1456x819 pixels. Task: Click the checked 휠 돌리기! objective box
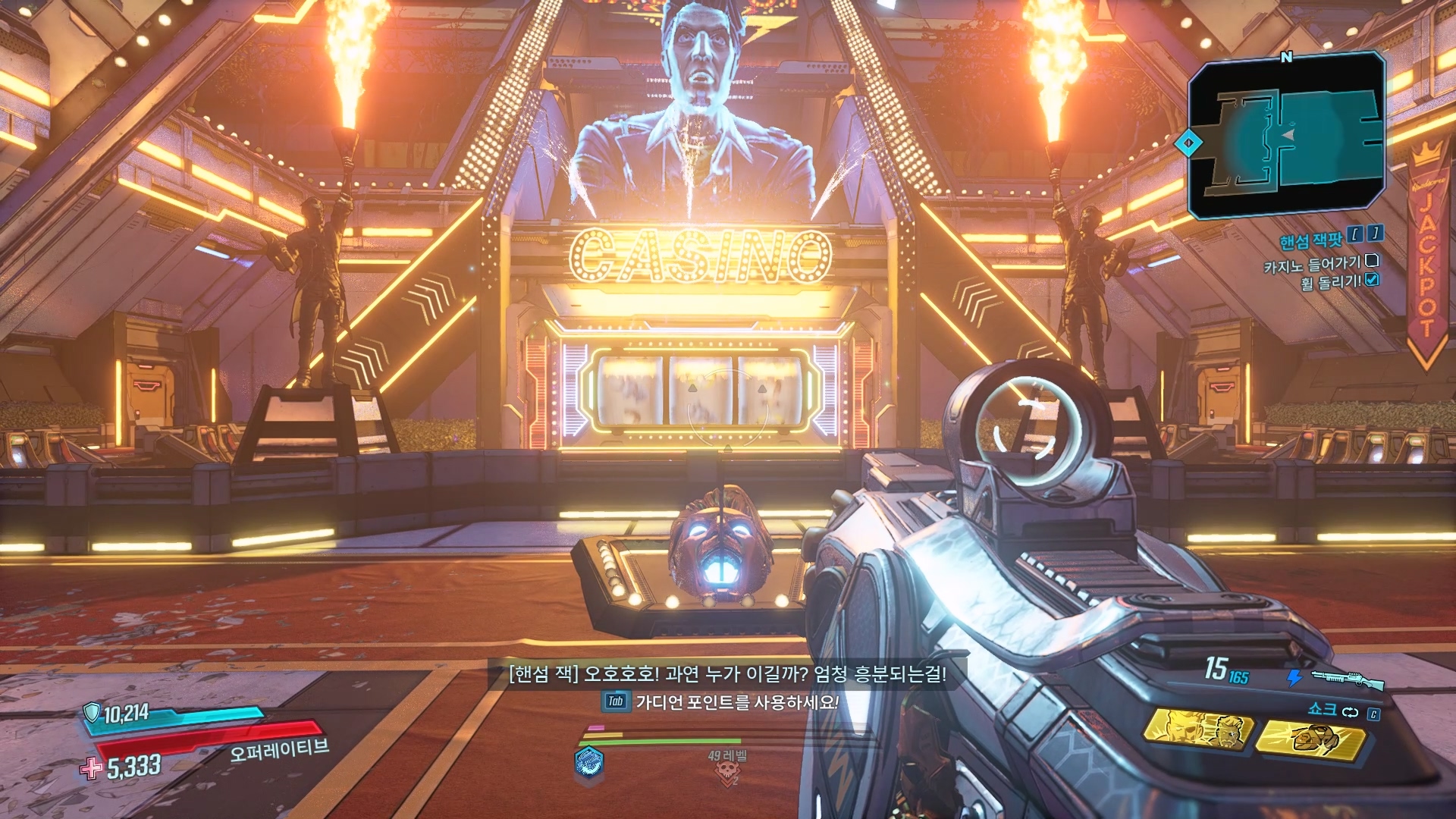[1372, 280]
